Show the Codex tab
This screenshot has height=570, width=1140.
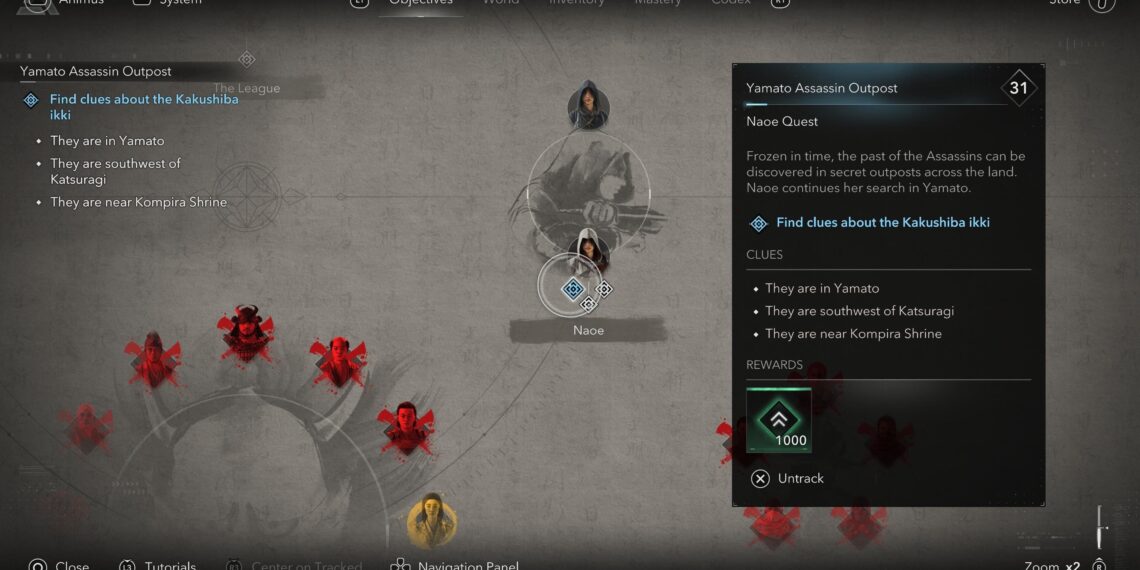(x=730, y=3)
